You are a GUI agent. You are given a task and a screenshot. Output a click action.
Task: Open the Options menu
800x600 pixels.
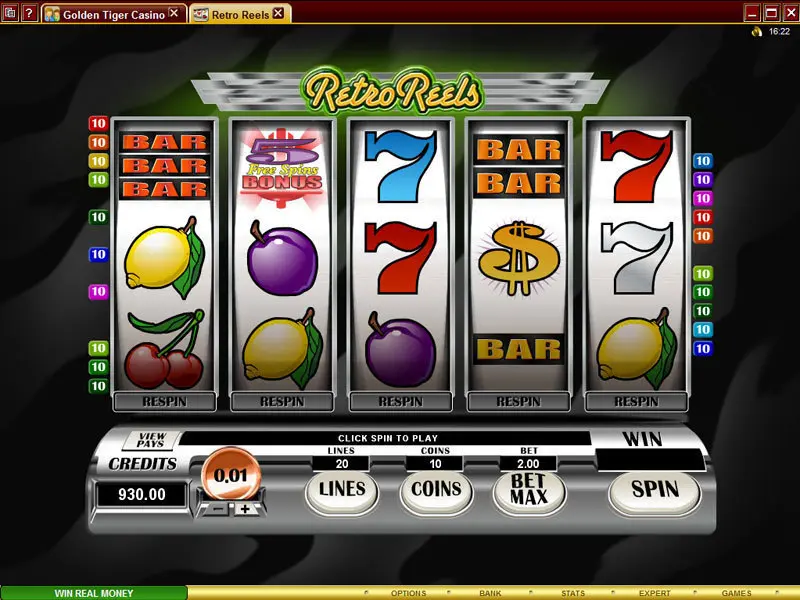point(408,593)
